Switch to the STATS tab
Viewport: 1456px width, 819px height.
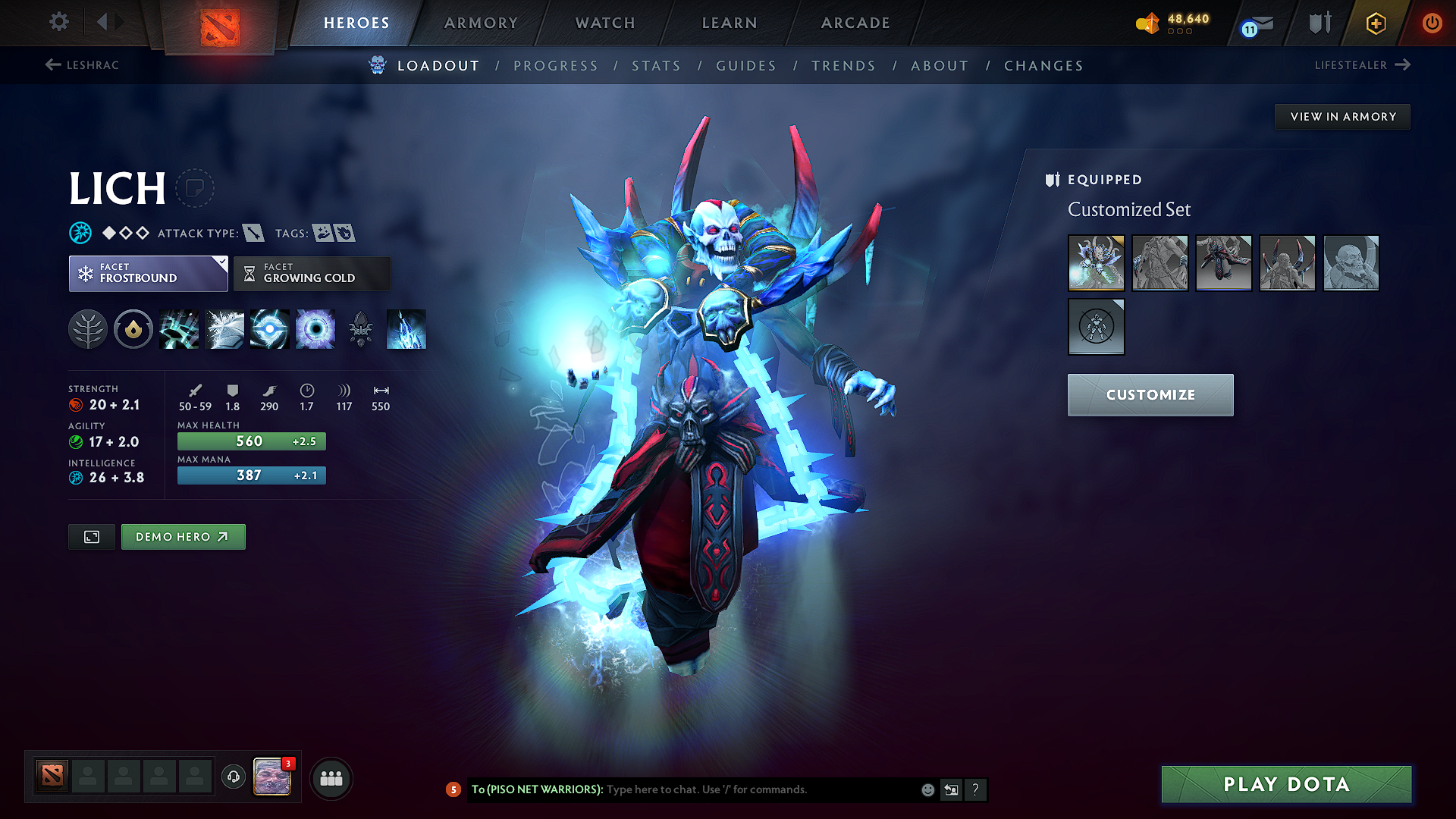657,66
